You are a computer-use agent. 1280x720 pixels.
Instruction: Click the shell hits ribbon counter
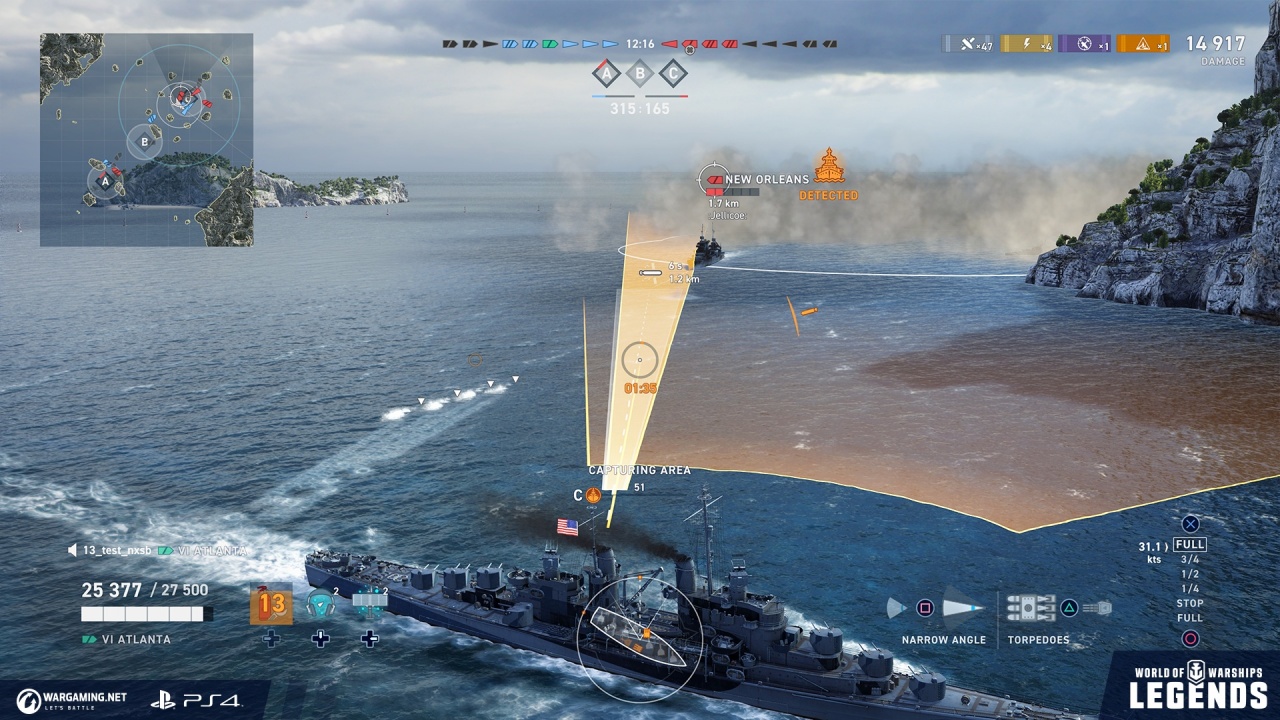(x=969, y=44)
